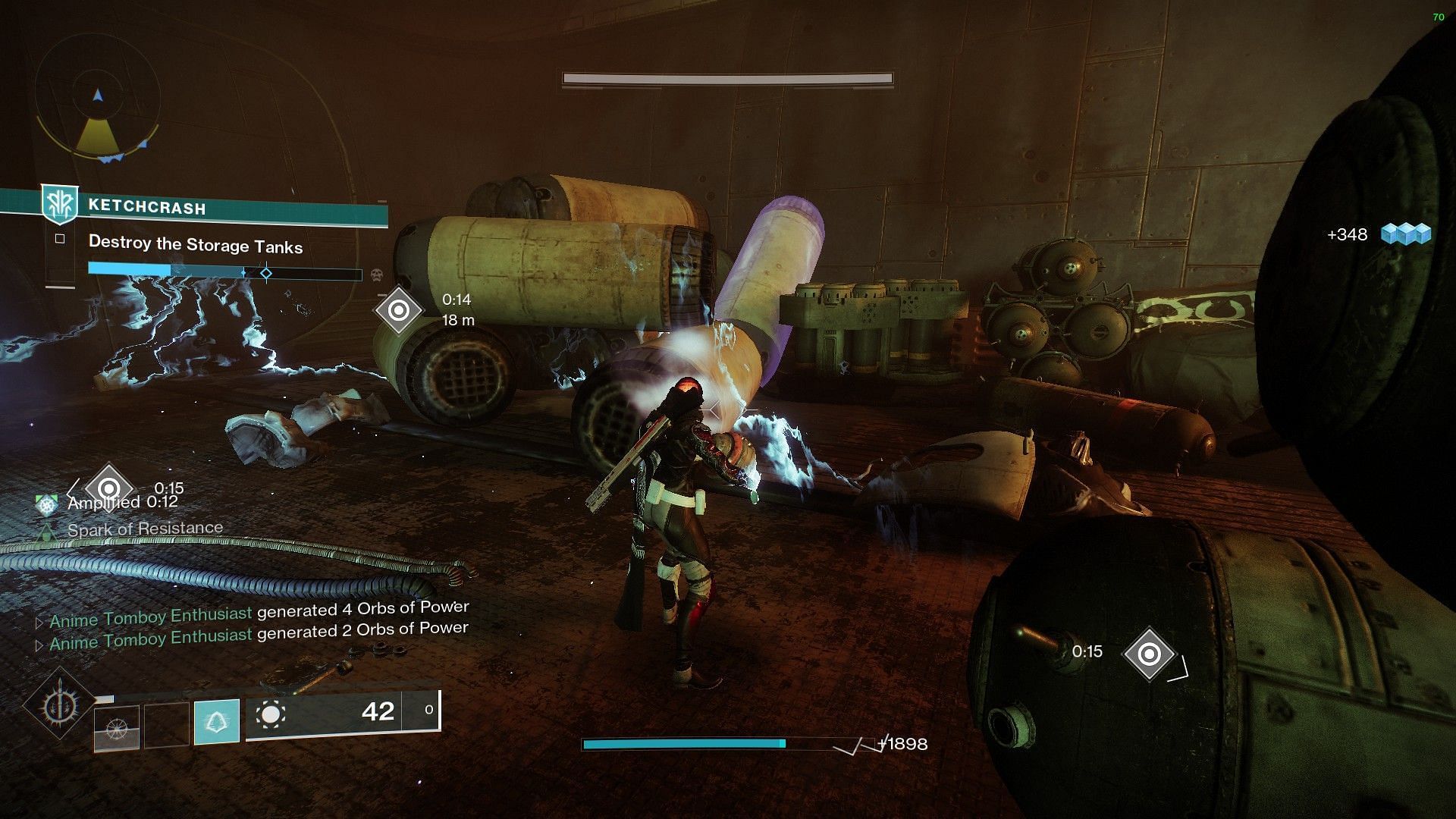Select the Spark of Resistance buff icon
Image resolution: width=1456 pixels, height=819 pixels.
47,531
